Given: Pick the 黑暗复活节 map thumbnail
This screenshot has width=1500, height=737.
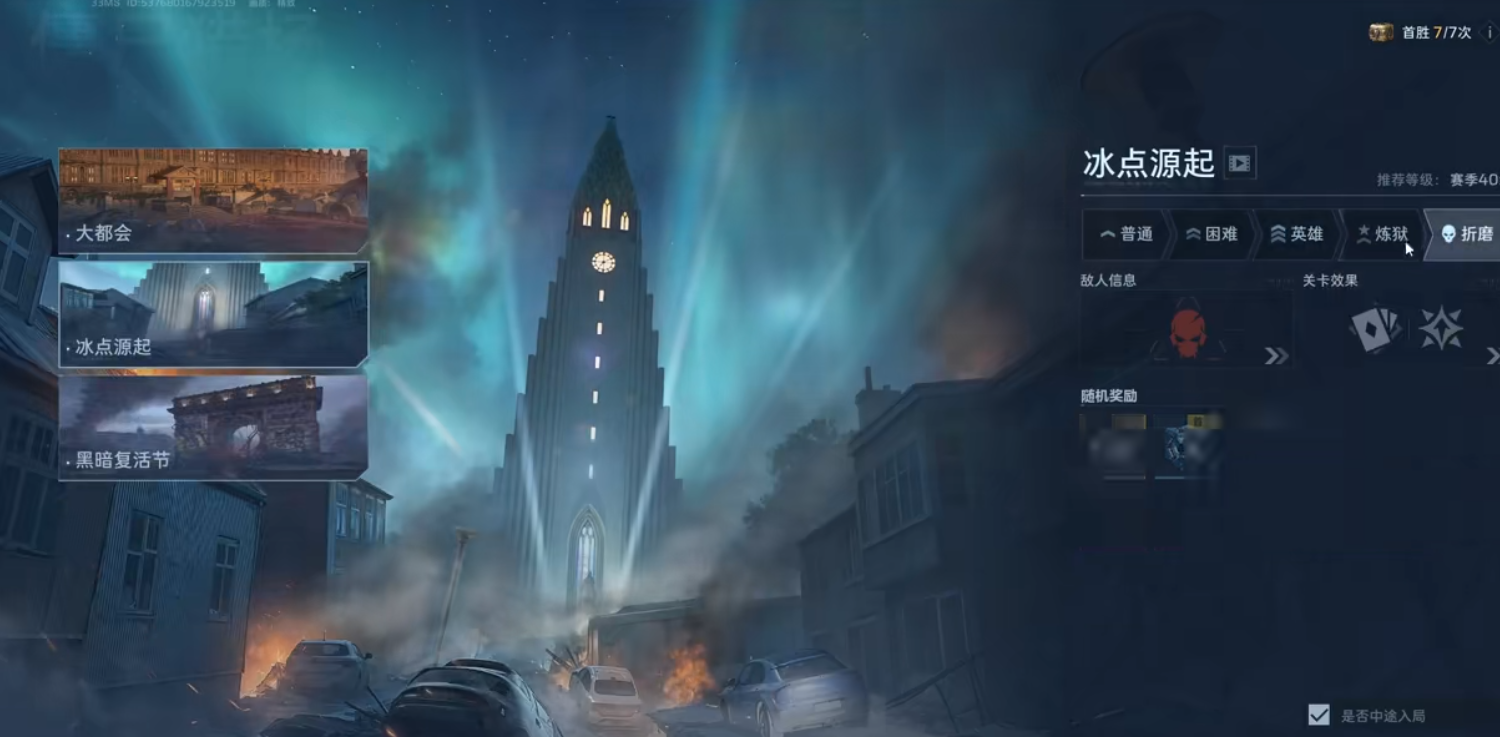Looking at the screenshot, I should [213, 427].
